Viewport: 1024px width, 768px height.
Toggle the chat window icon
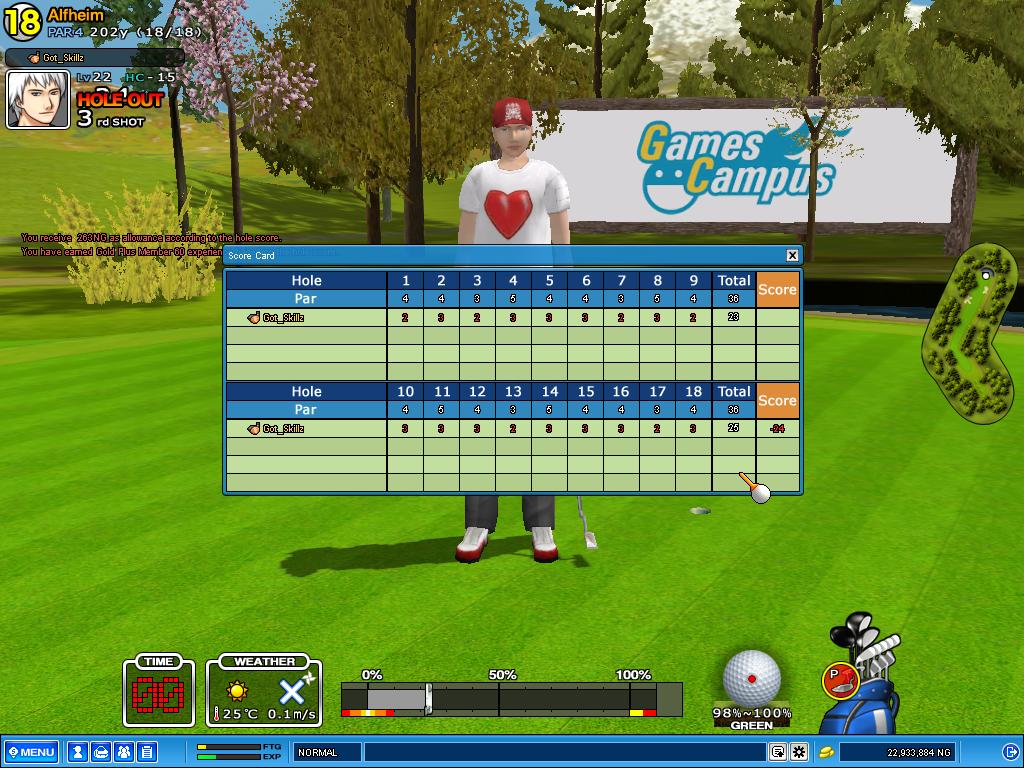coord(778,752)
